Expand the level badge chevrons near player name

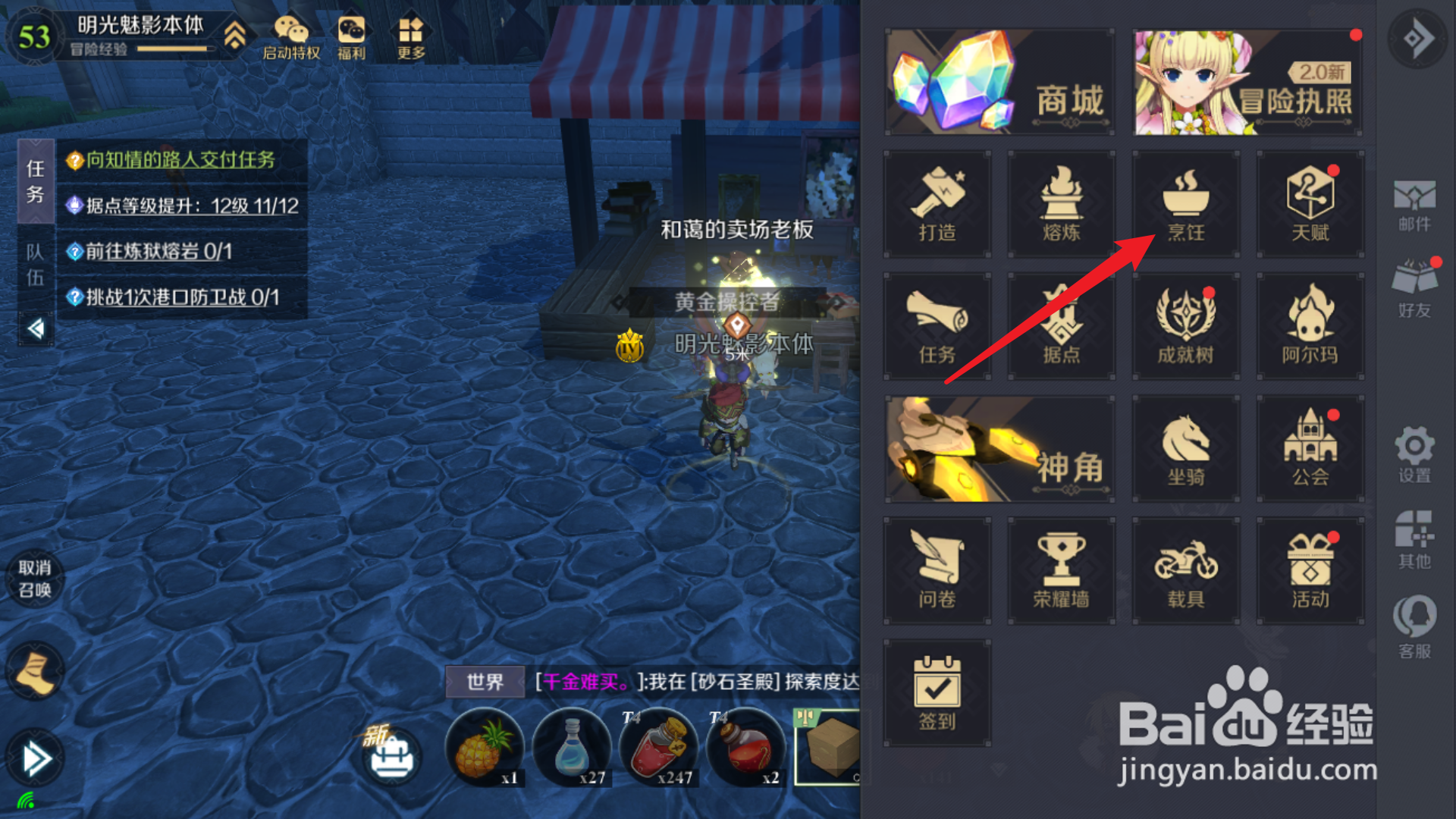237,34
